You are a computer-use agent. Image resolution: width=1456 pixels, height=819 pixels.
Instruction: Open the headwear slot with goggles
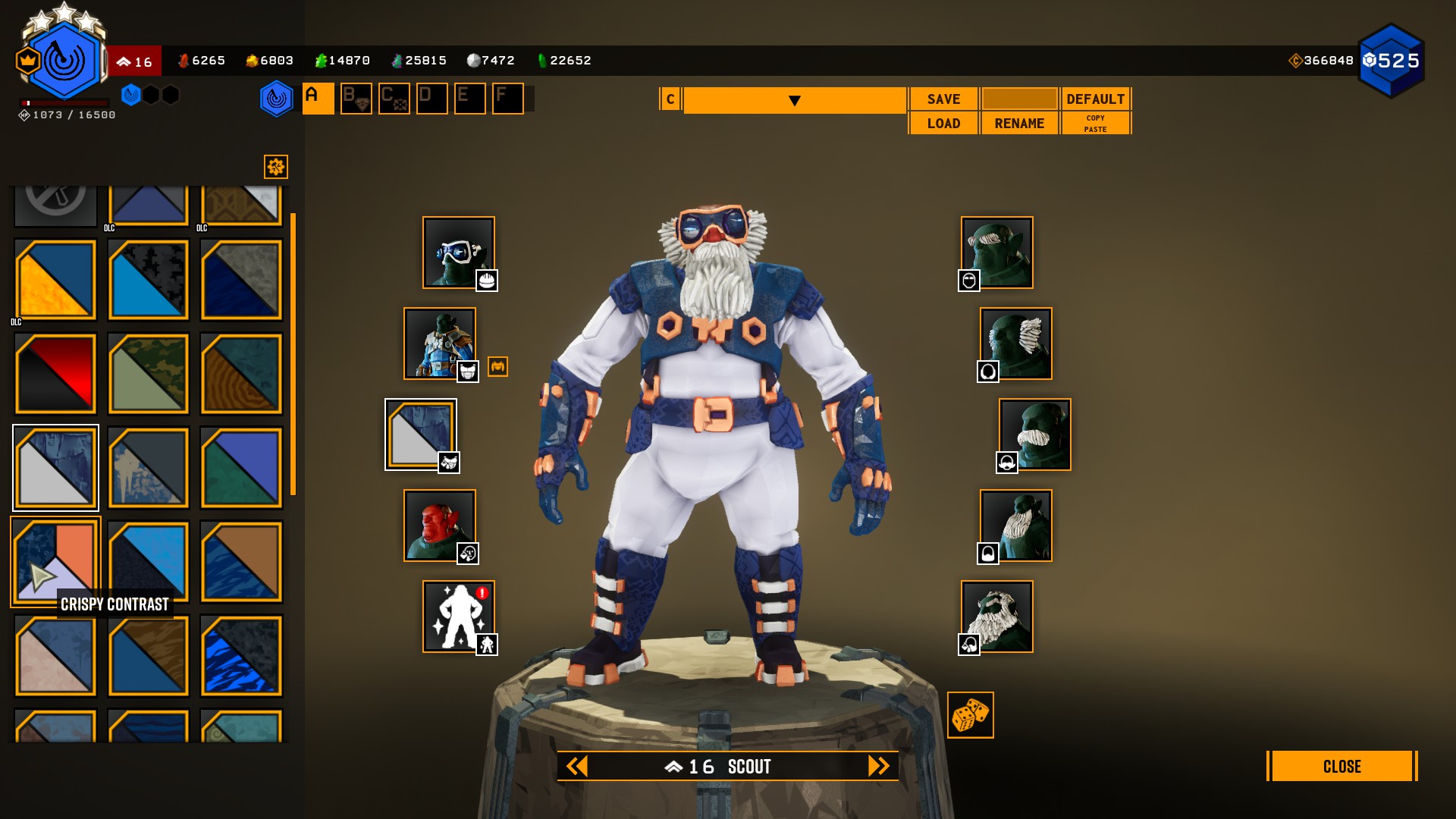coord(458,253)
